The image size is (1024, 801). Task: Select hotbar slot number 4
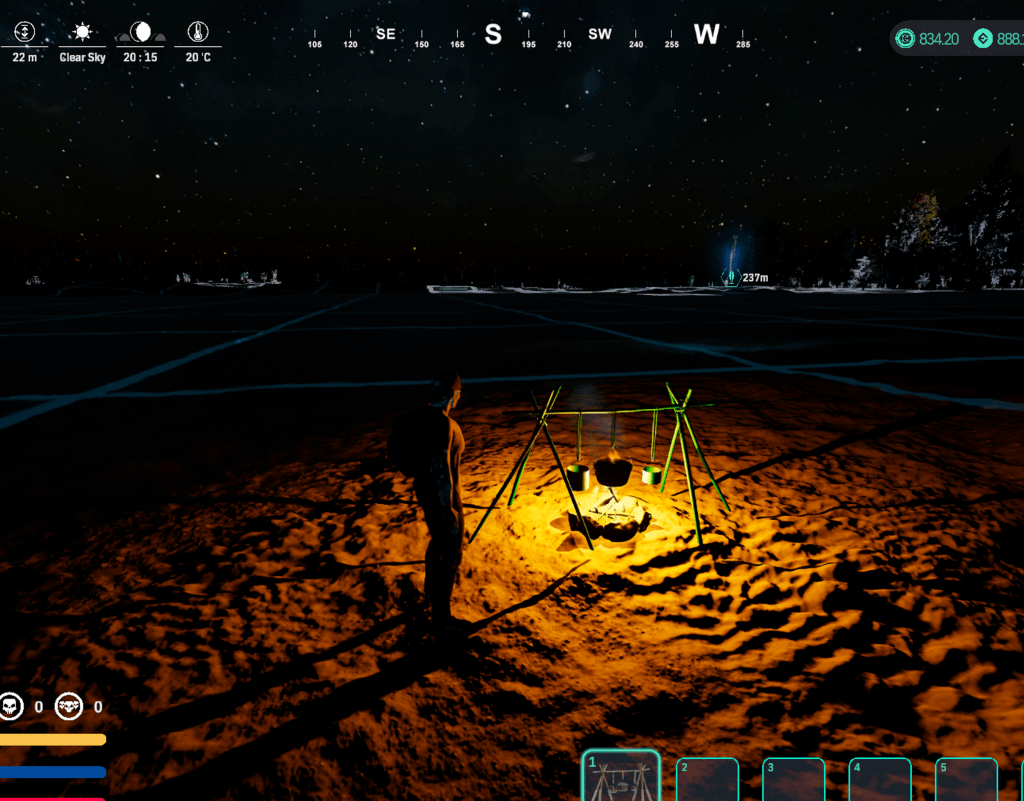[x=880, y=780]
